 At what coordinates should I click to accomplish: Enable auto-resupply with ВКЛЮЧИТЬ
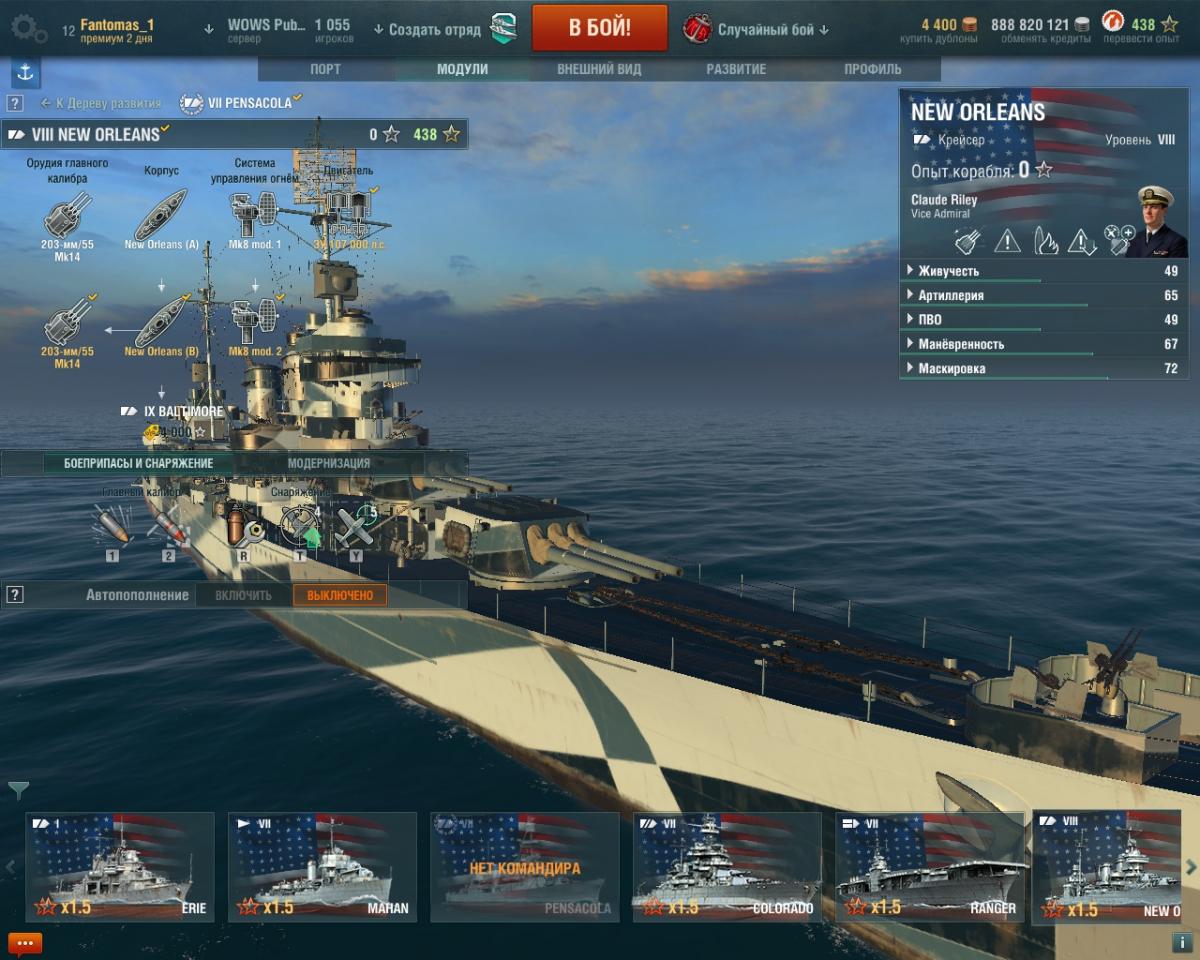click(x=243, y=595)
